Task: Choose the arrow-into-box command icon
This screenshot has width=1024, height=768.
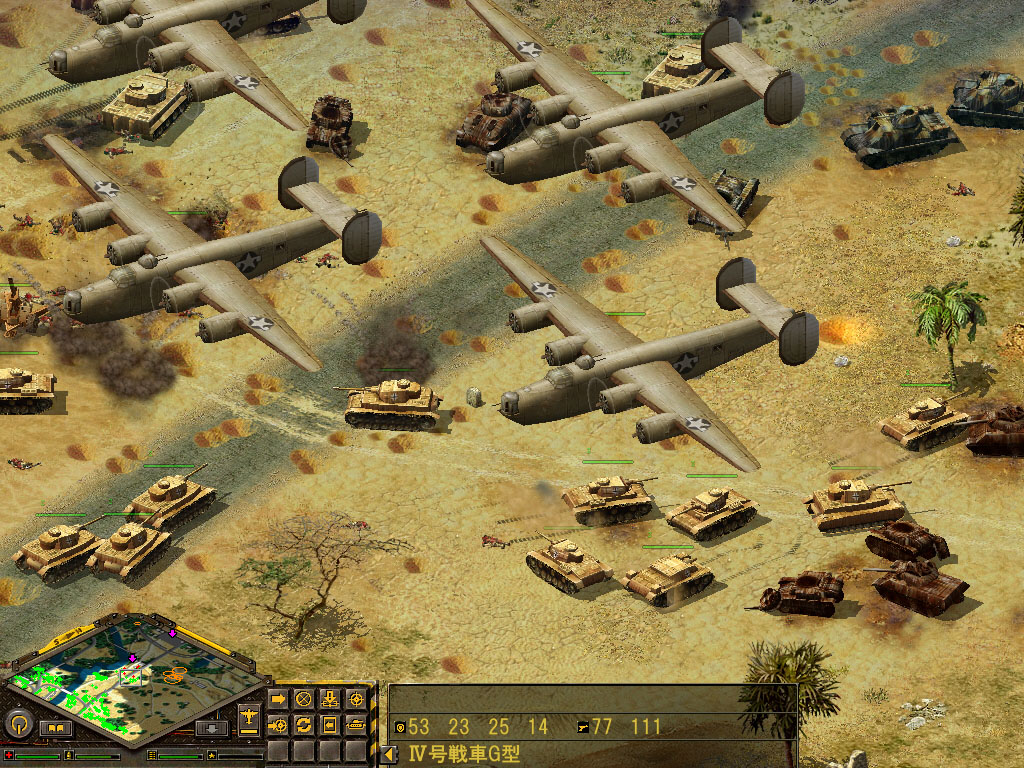Action: [330, 724]
